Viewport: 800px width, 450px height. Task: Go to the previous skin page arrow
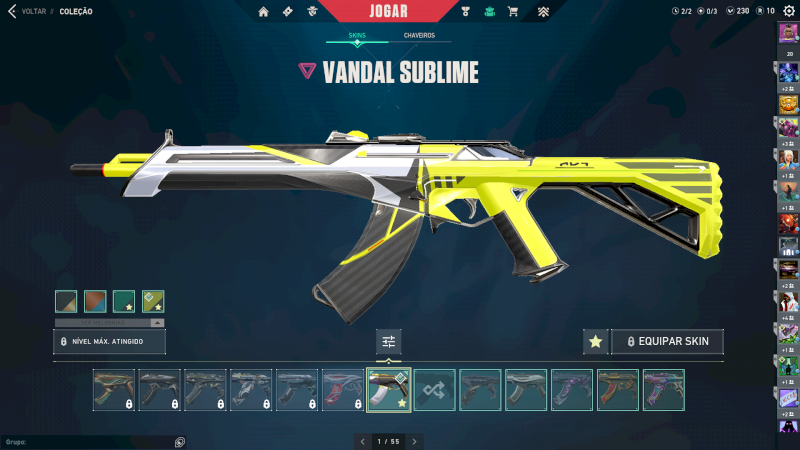tap(362, 441)
